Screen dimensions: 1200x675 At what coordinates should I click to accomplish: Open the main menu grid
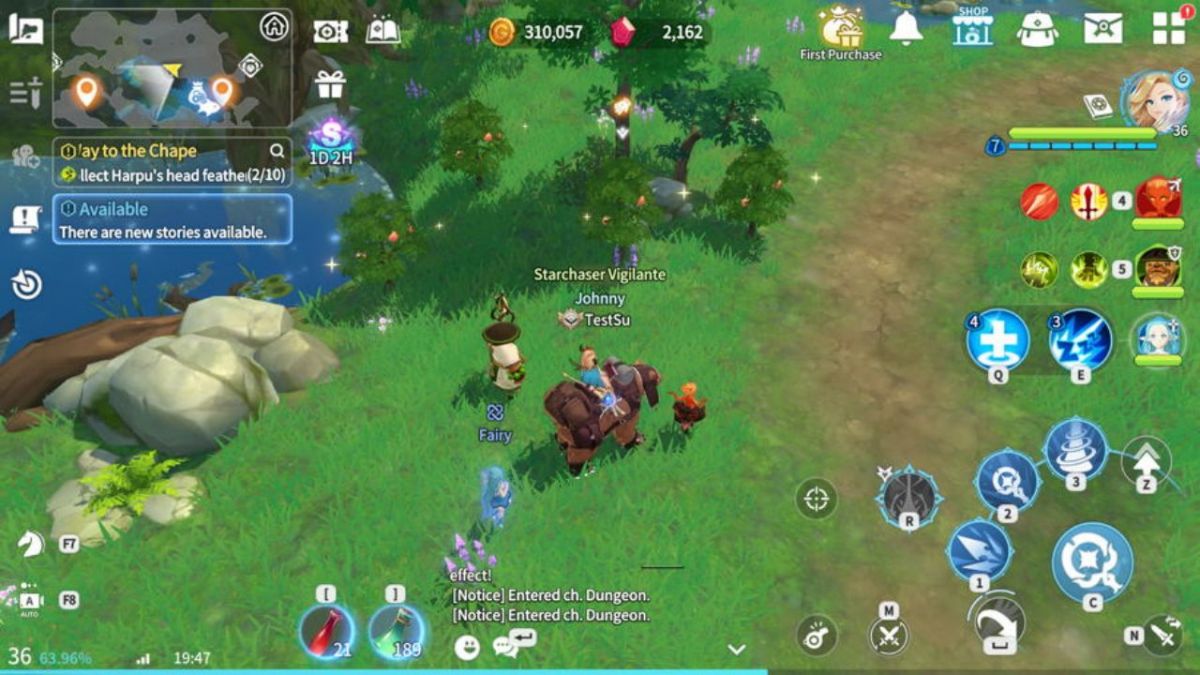[x=1168, y=28]
